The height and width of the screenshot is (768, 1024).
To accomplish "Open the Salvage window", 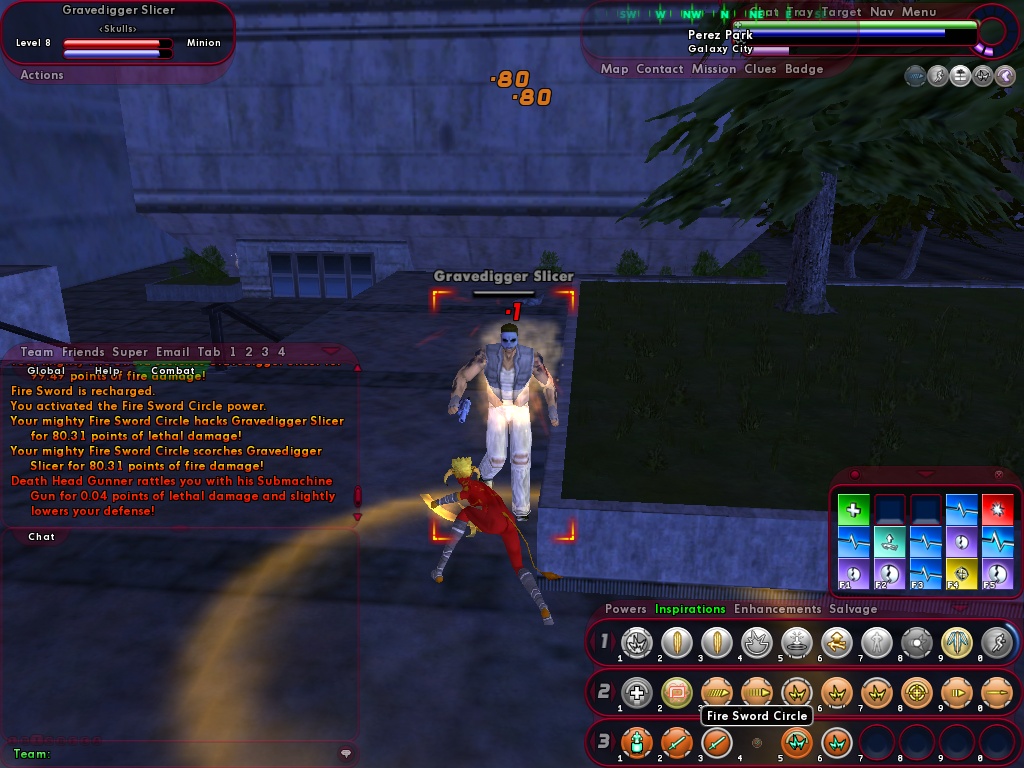I will click(x=853, y=609).
